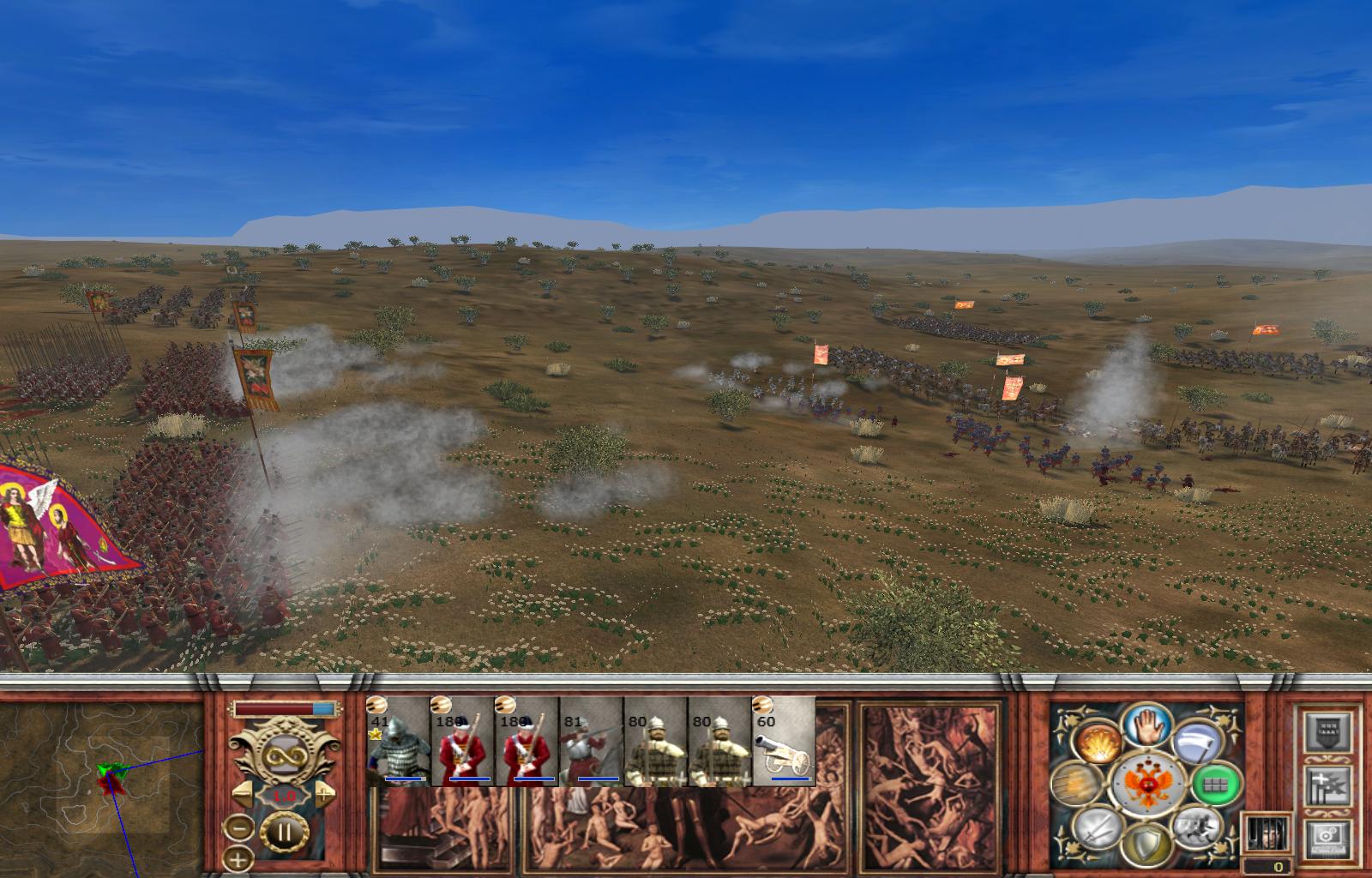Pause the battle
The height and width of the screenshot is (878, 1372).
click(283, 832)
